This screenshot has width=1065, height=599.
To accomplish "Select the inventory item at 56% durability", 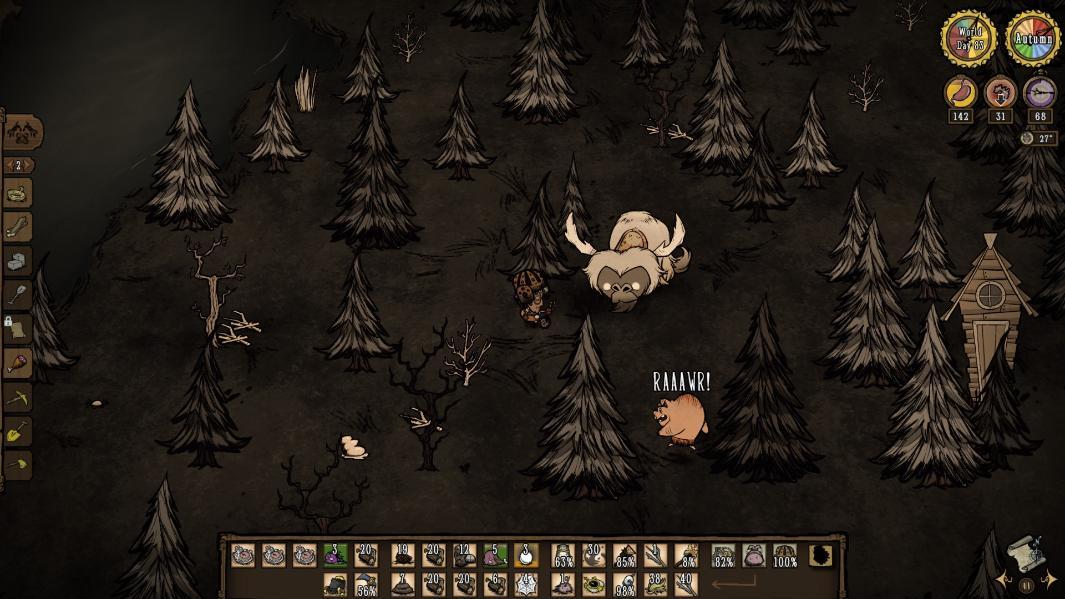I will pyautogui.click(x=365, y=584).
